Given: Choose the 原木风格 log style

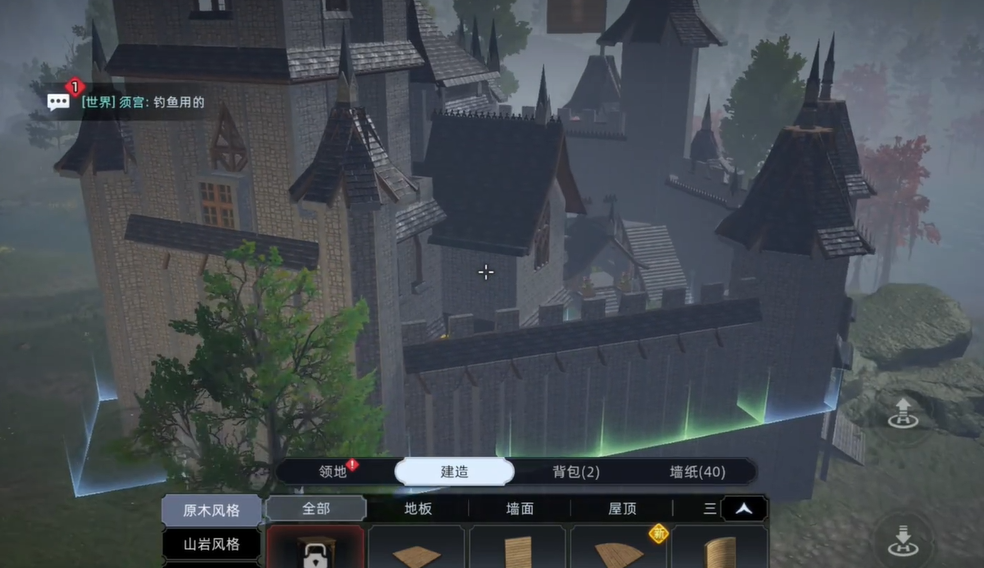Looking at the screenshot, I should pos(211,510).
